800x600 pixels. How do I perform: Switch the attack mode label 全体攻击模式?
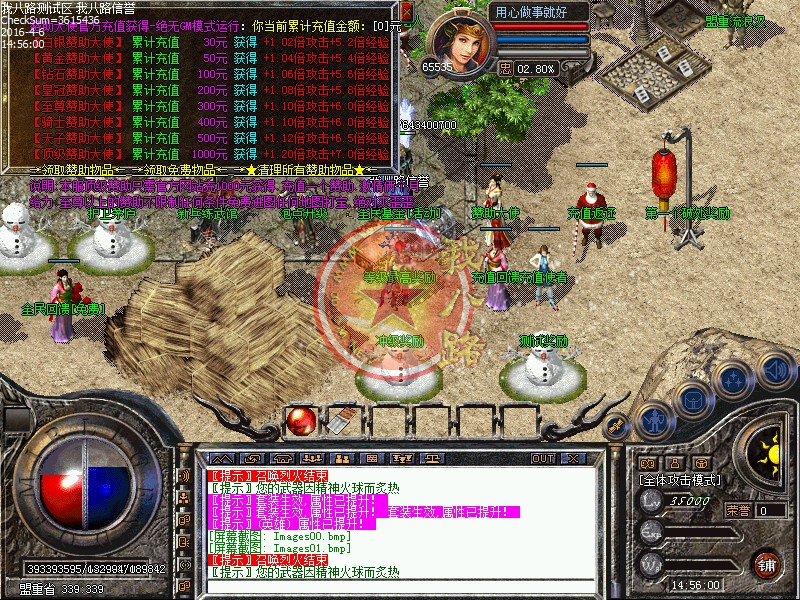(680, 480)
